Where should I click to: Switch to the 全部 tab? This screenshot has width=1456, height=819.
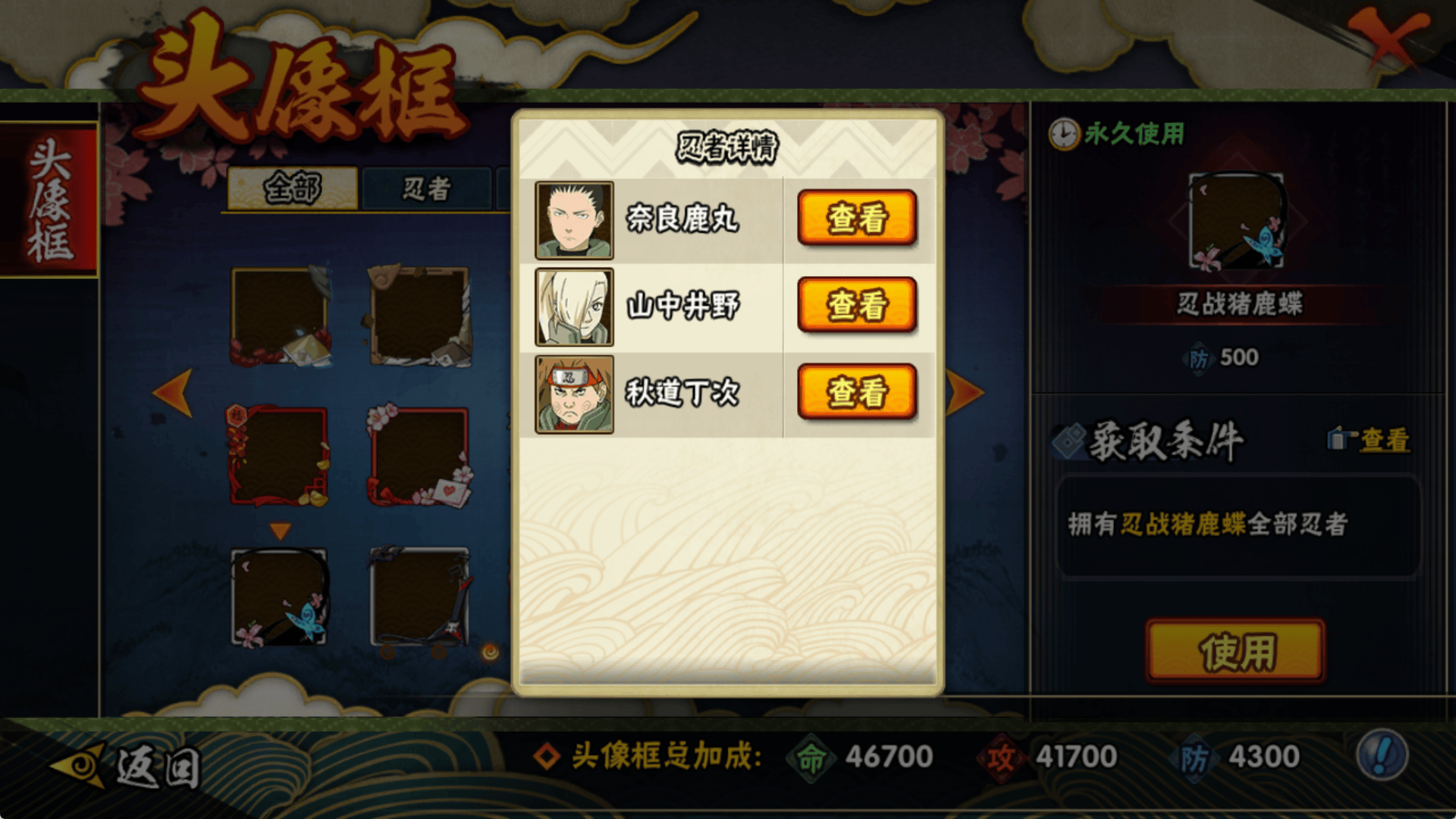tap(293, 188)
